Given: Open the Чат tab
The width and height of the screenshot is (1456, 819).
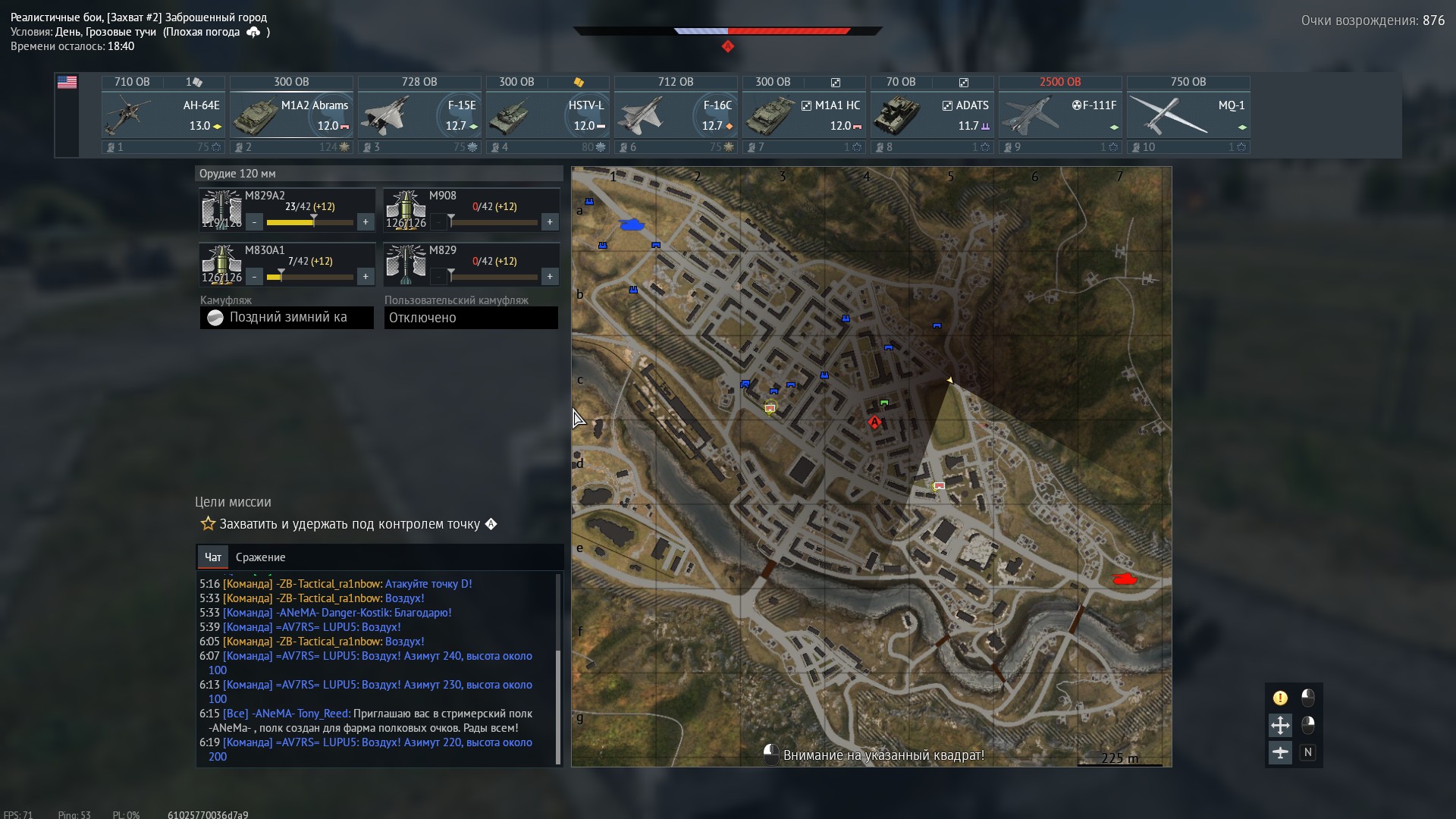Looking at the screenshot, I should (213, 557).
